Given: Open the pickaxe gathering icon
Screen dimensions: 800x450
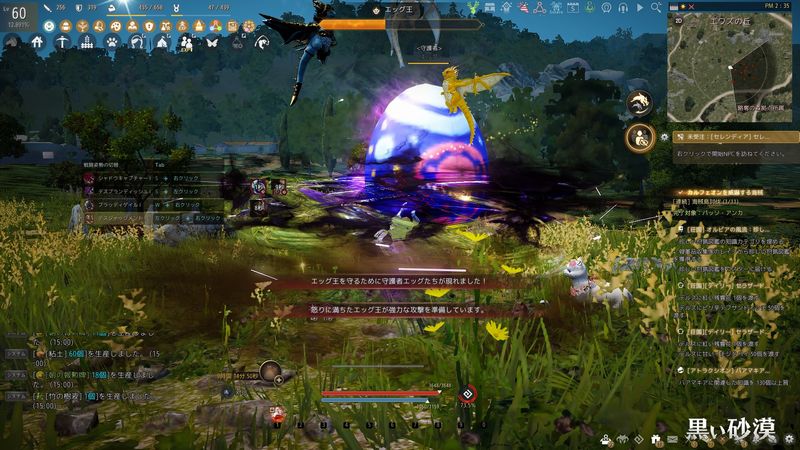Looking at the screenshot, I should tap(62, 42).
